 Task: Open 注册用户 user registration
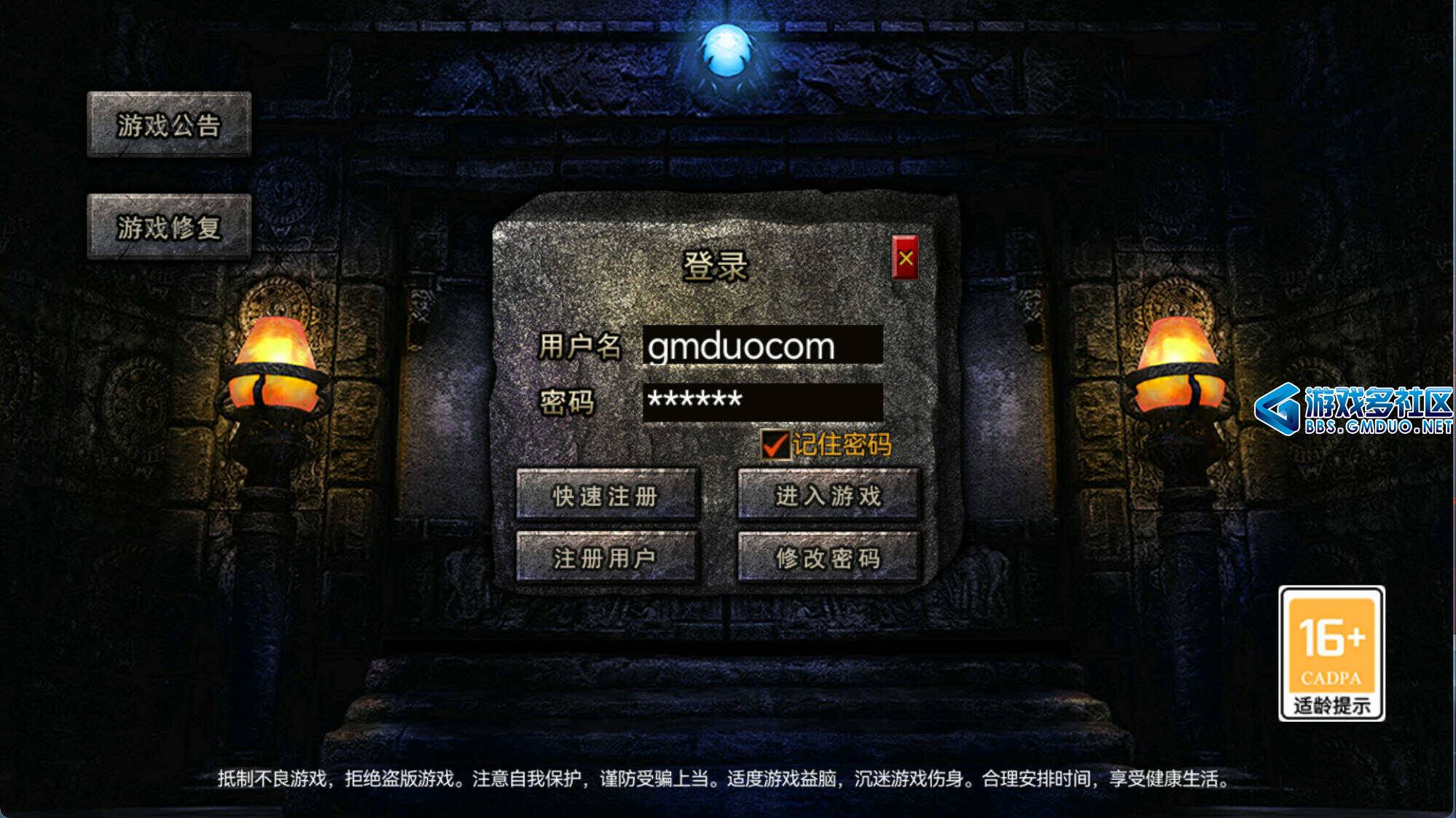coord(606,558)
